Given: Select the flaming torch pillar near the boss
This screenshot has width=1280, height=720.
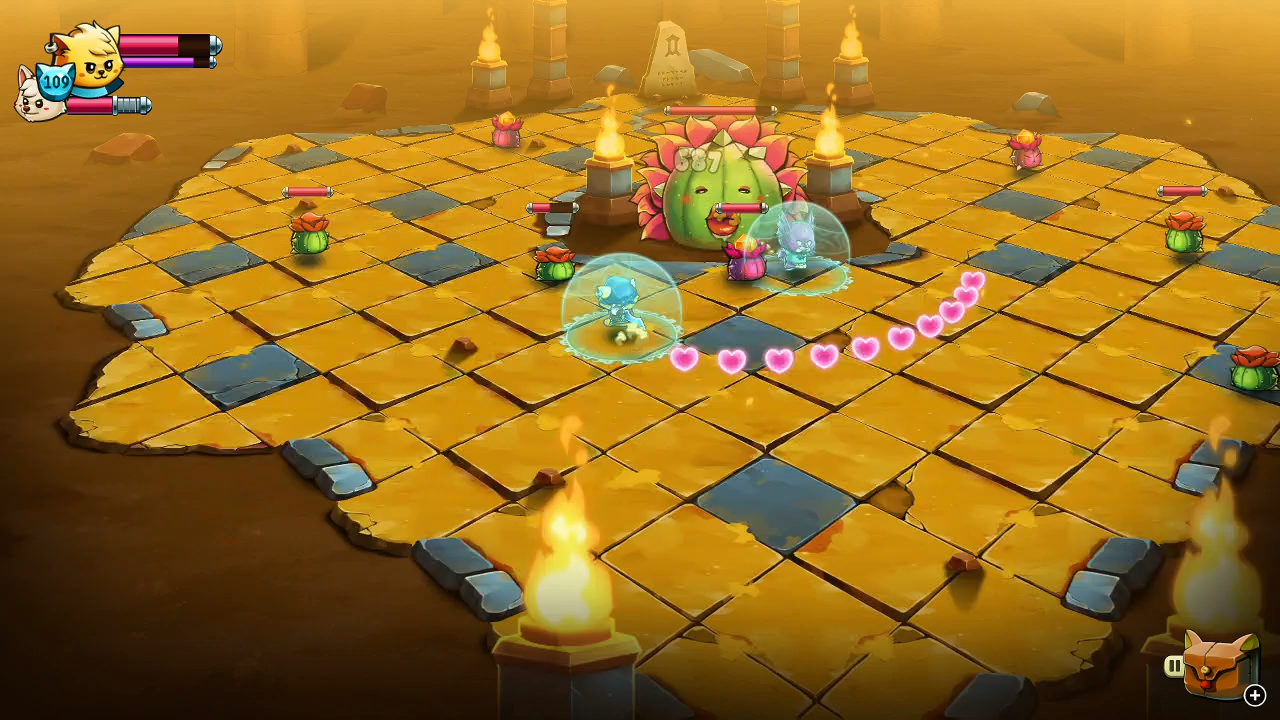Looking at the screenshot, I should pyautogui.click(x=609, y=175).
